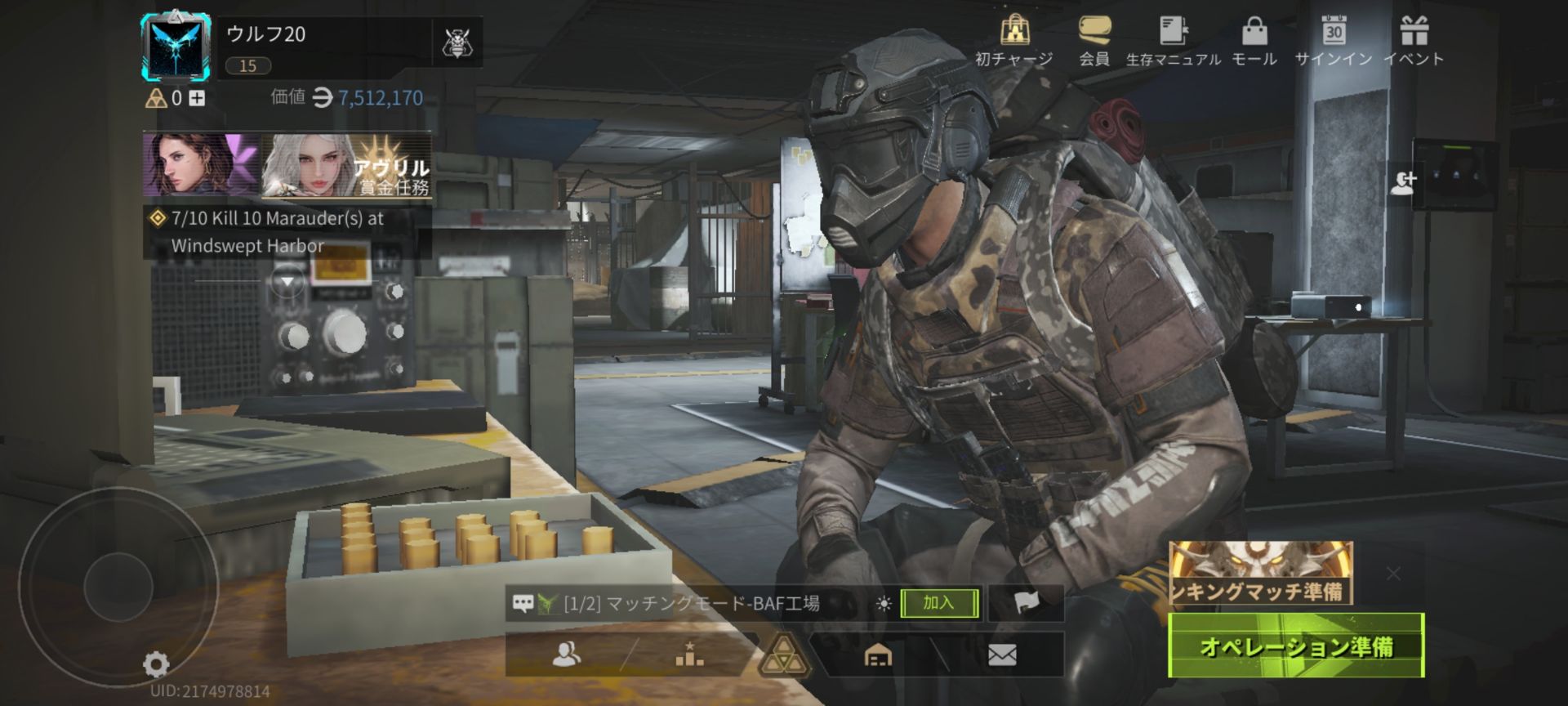Open the モール shop
The width and height of the screenshot is (1568, 706).
pos(1254,41)
